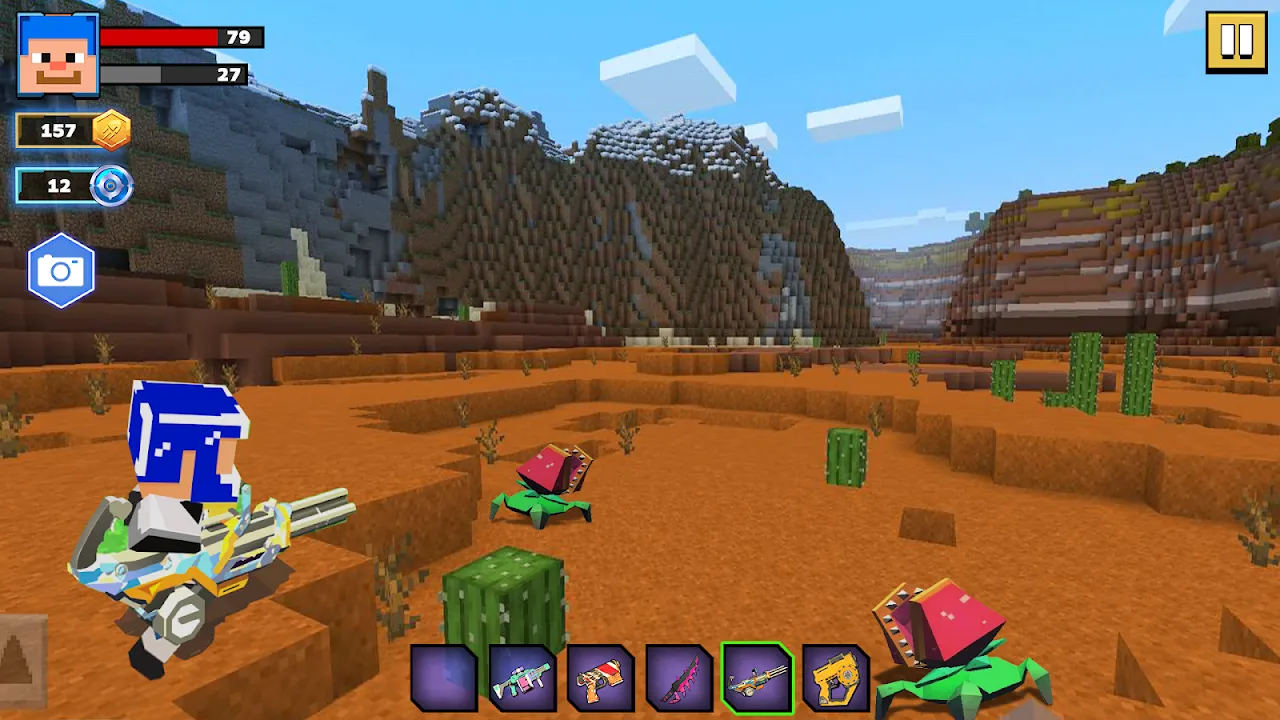
Task: Pause the game
Action: click(x=1236, y=40)
